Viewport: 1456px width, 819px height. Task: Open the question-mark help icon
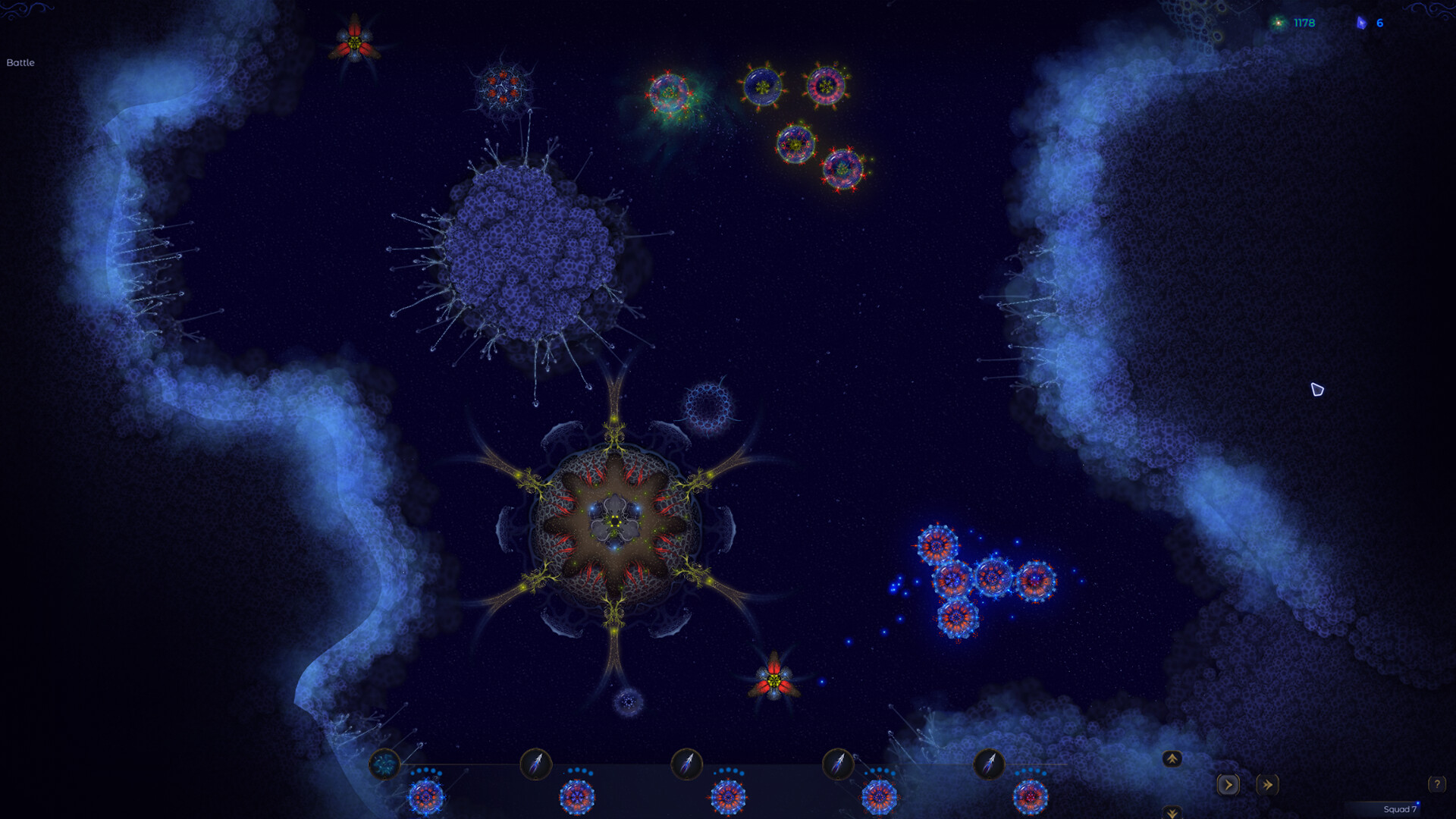point(1436,783)
